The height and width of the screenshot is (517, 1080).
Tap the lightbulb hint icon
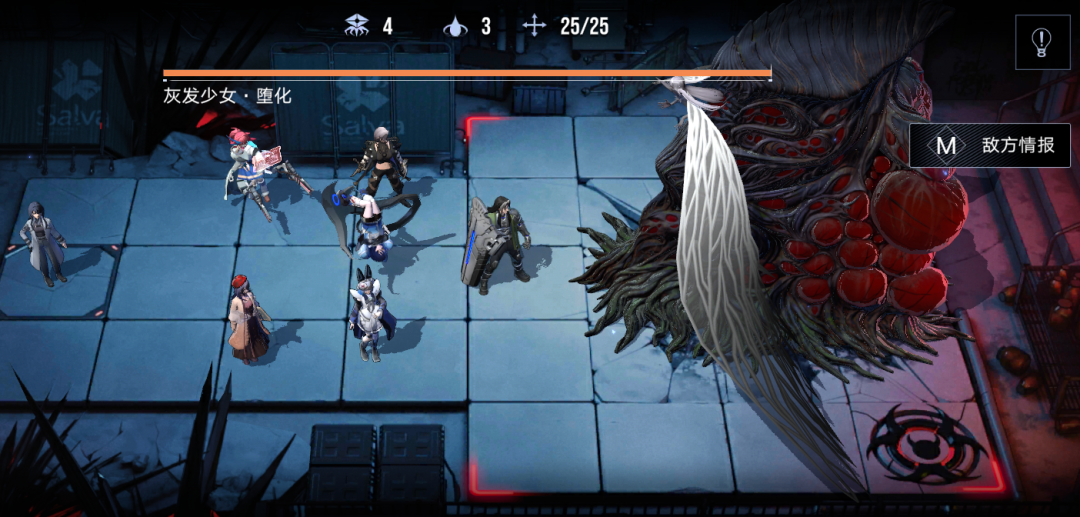click(1042, 42)
